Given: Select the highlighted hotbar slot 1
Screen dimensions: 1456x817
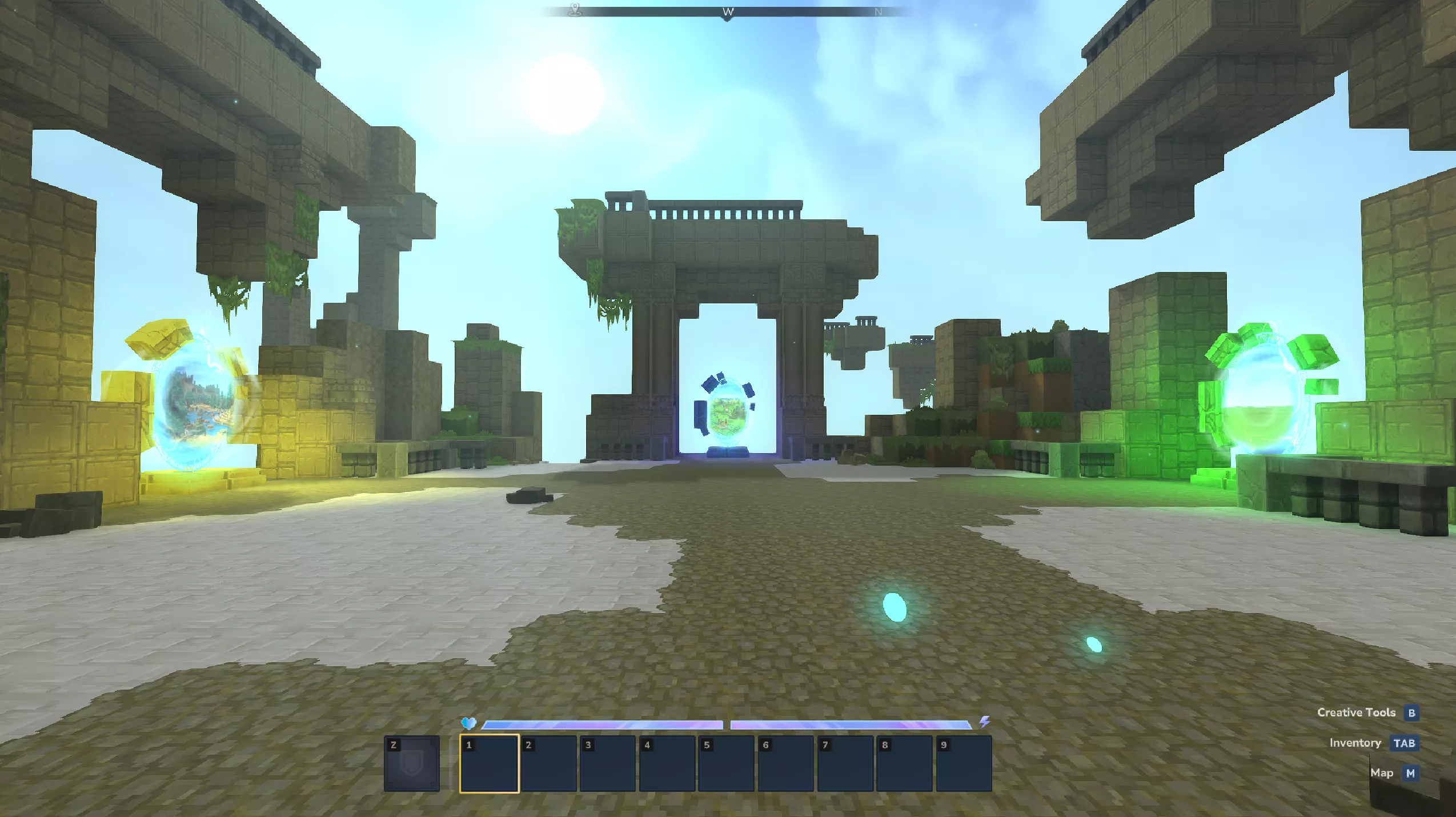Looking at the screenshot, I should (490, 764).
